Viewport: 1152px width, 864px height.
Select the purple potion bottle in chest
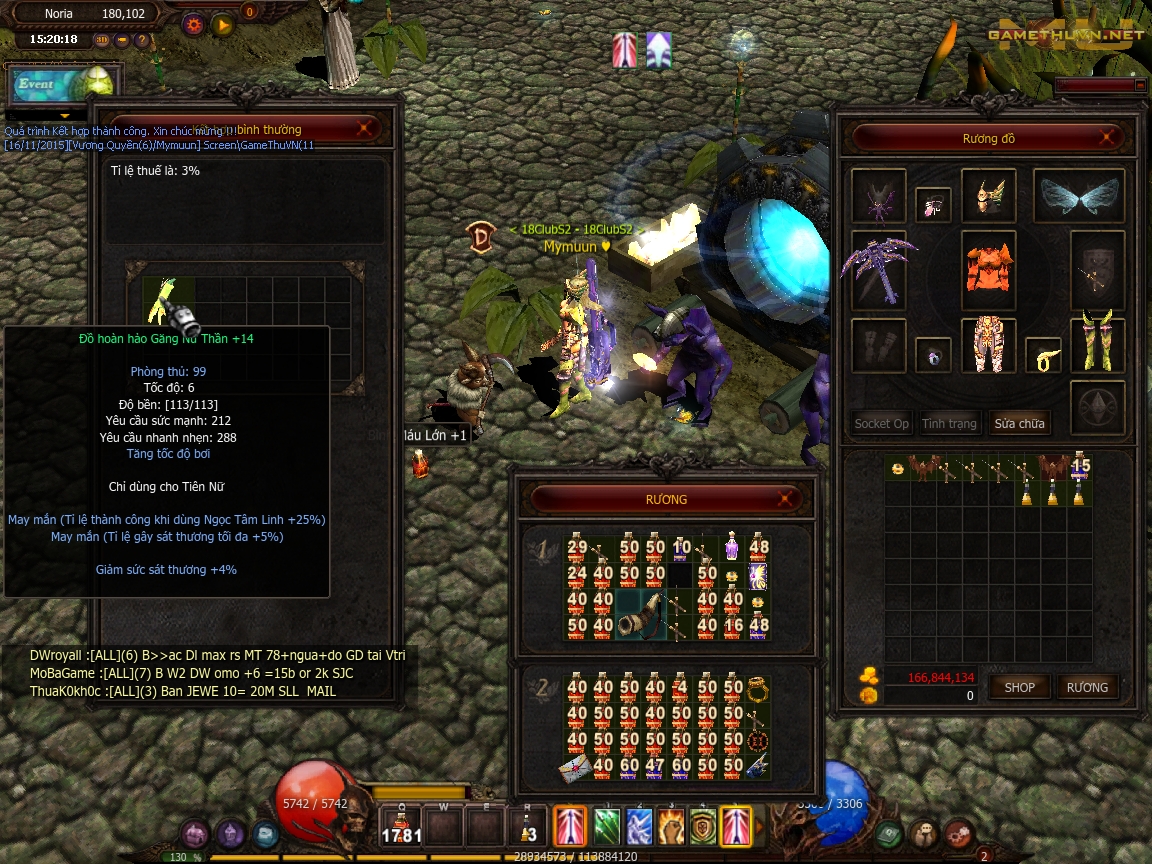pyautogui.click(x=732, y=546)
